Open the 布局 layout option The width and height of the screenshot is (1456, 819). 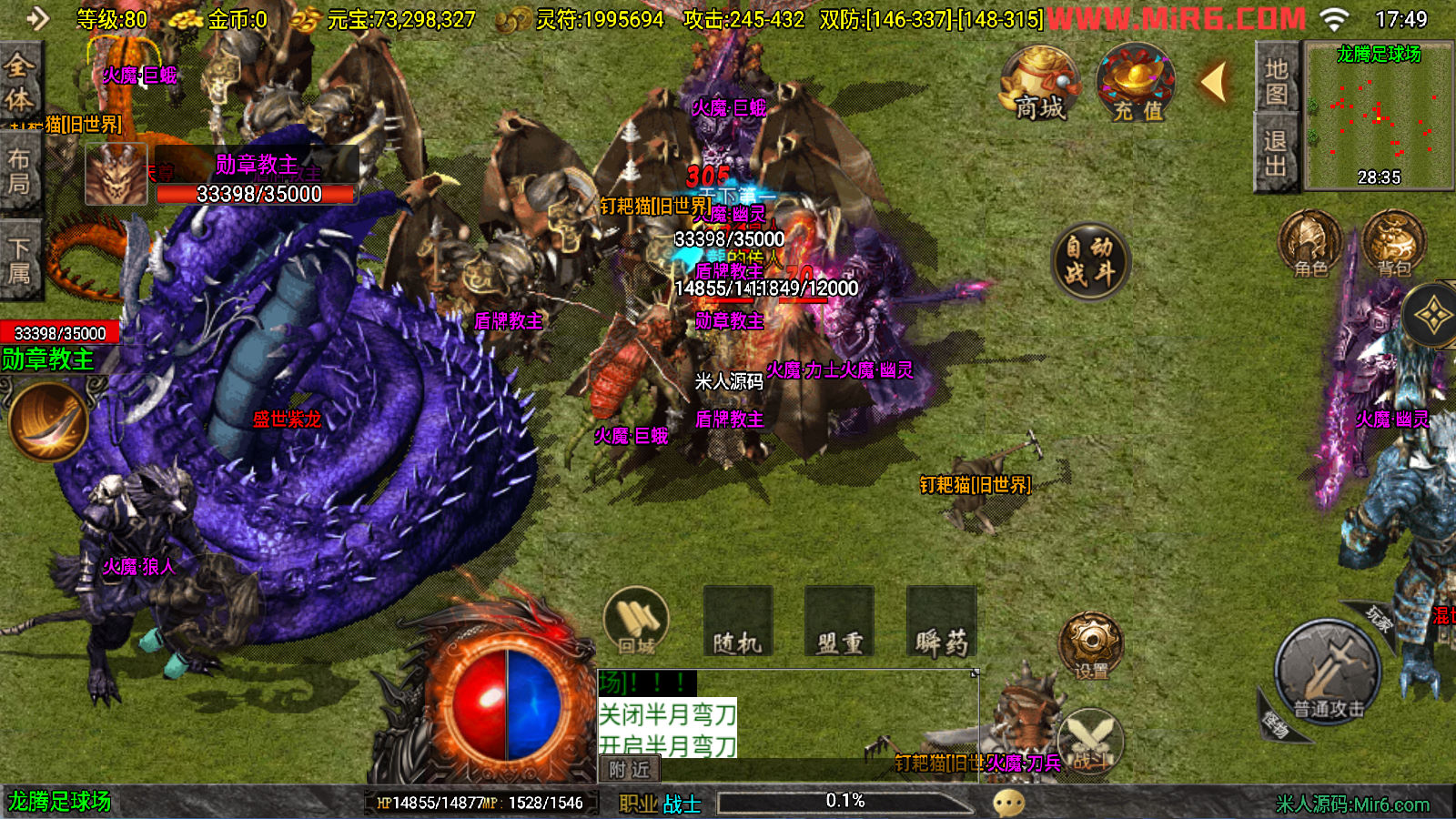pyautogui.click(x=20, y=171)
